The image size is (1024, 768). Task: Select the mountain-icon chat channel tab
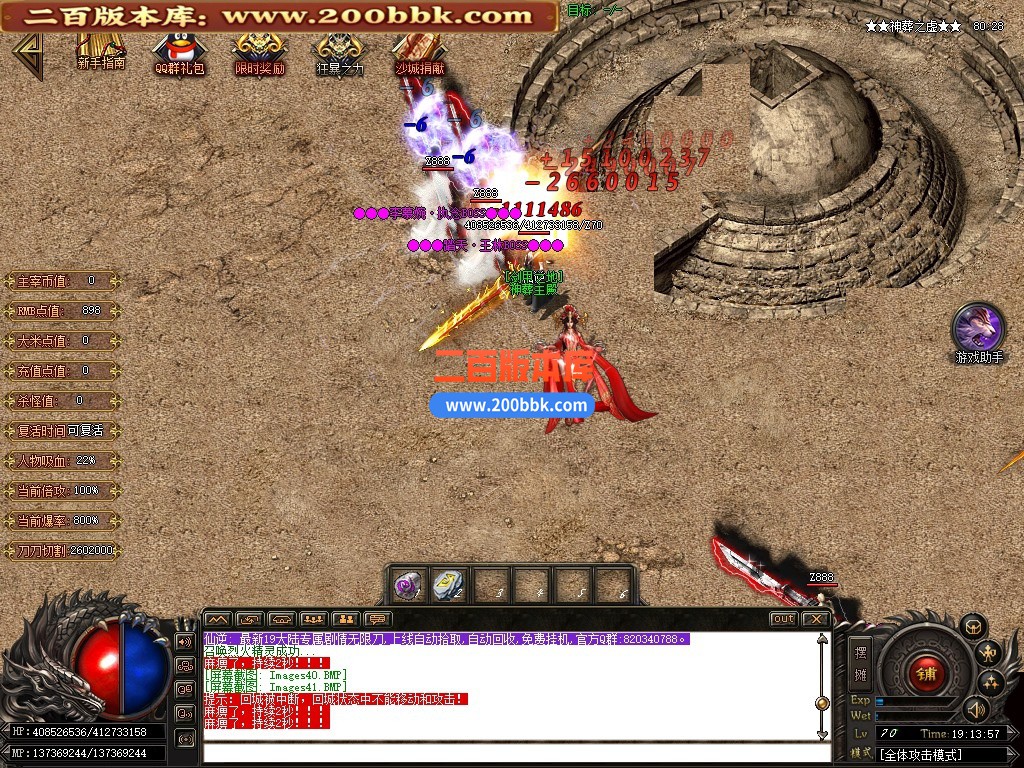(x=218, y=620)
